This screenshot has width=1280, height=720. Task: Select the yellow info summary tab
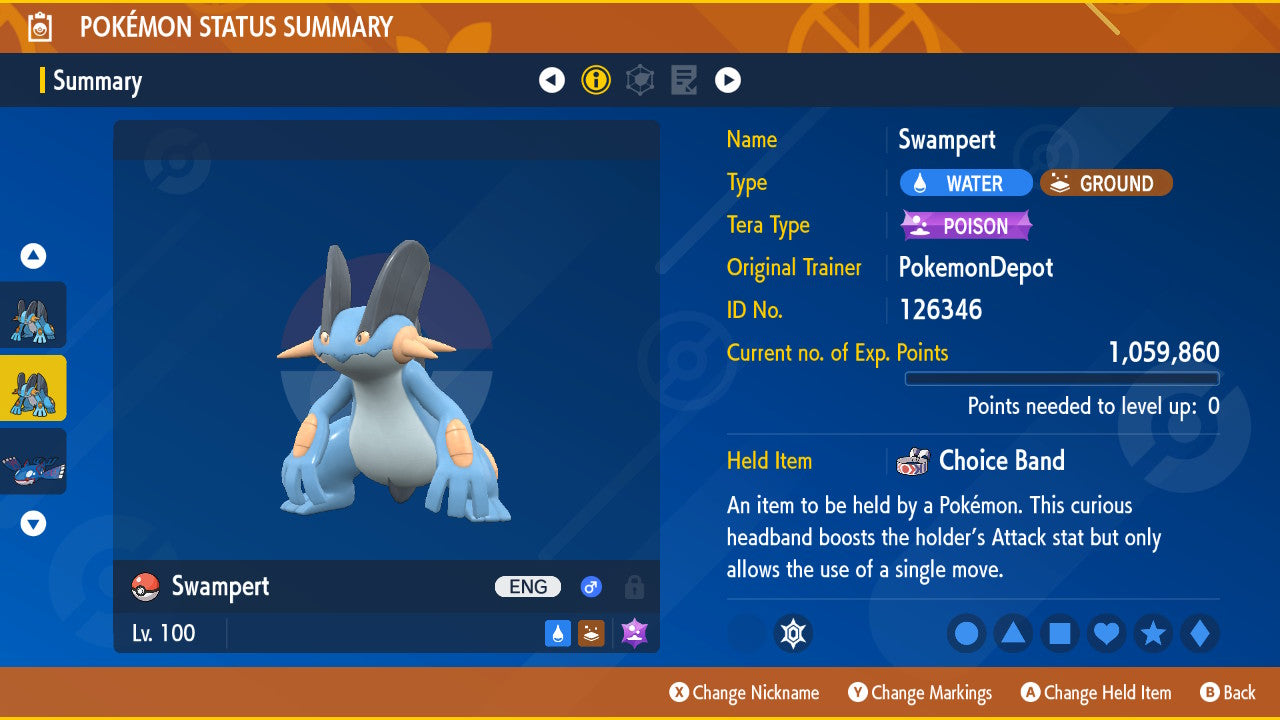point(596,80)
